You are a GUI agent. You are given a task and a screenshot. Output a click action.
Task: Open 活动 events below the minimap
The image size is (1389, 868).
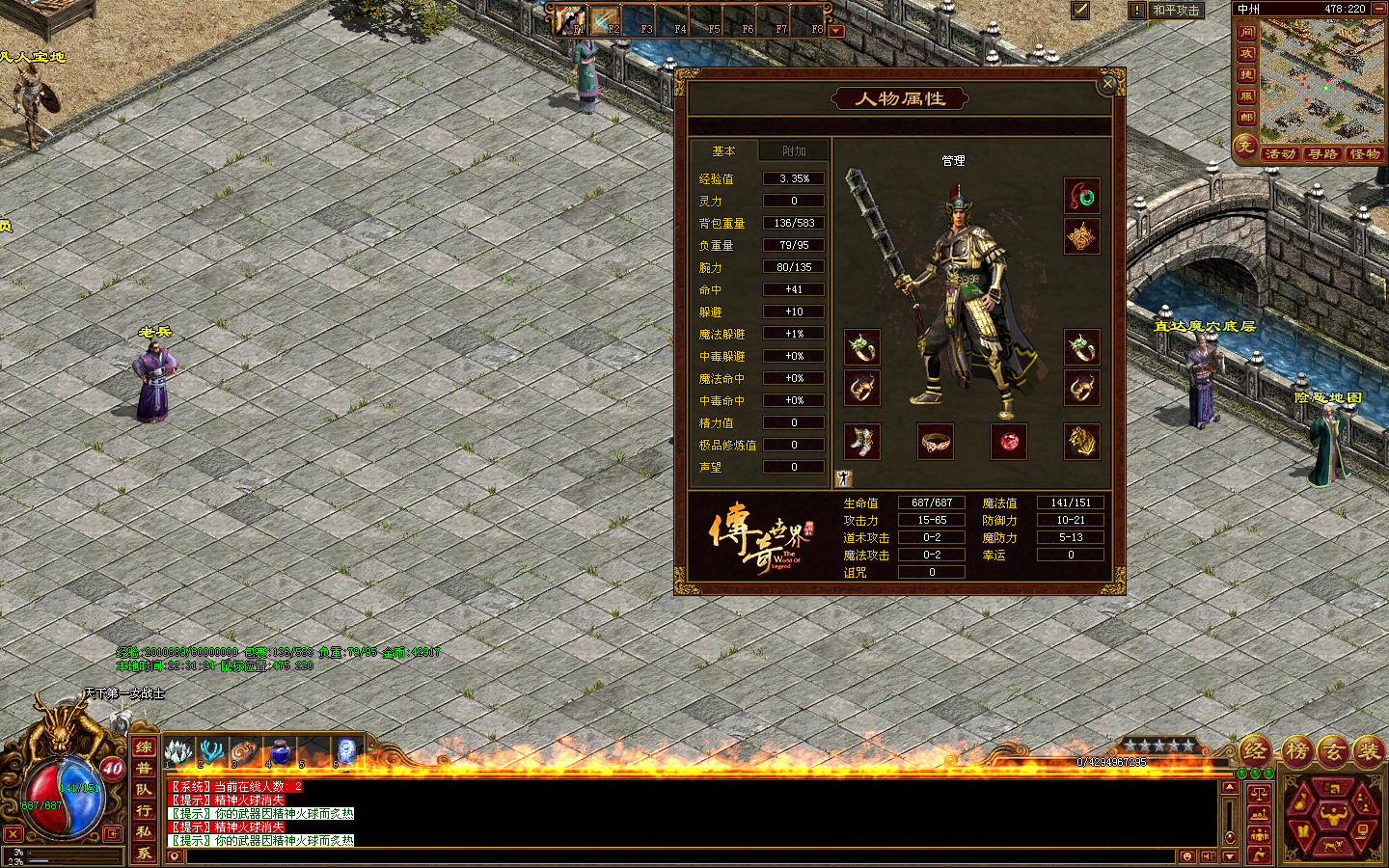coord(1279,154)
